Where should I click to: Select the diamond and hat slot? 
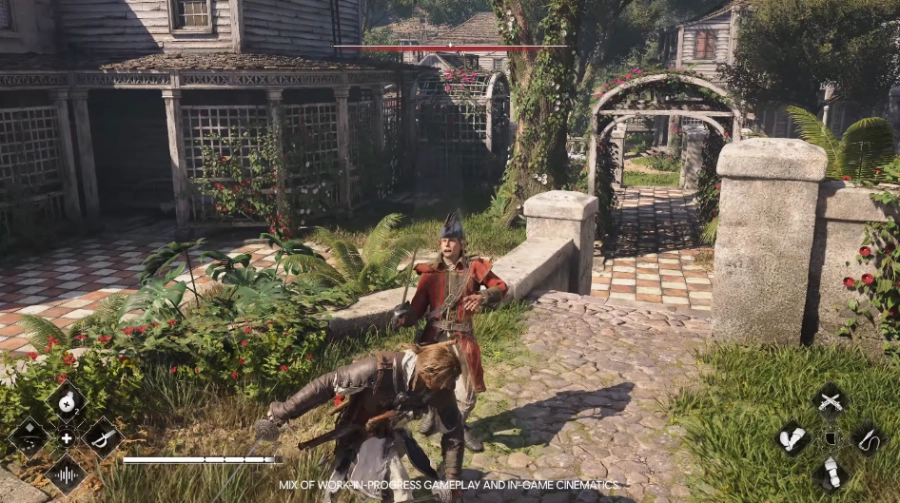(x=28, y=437)
